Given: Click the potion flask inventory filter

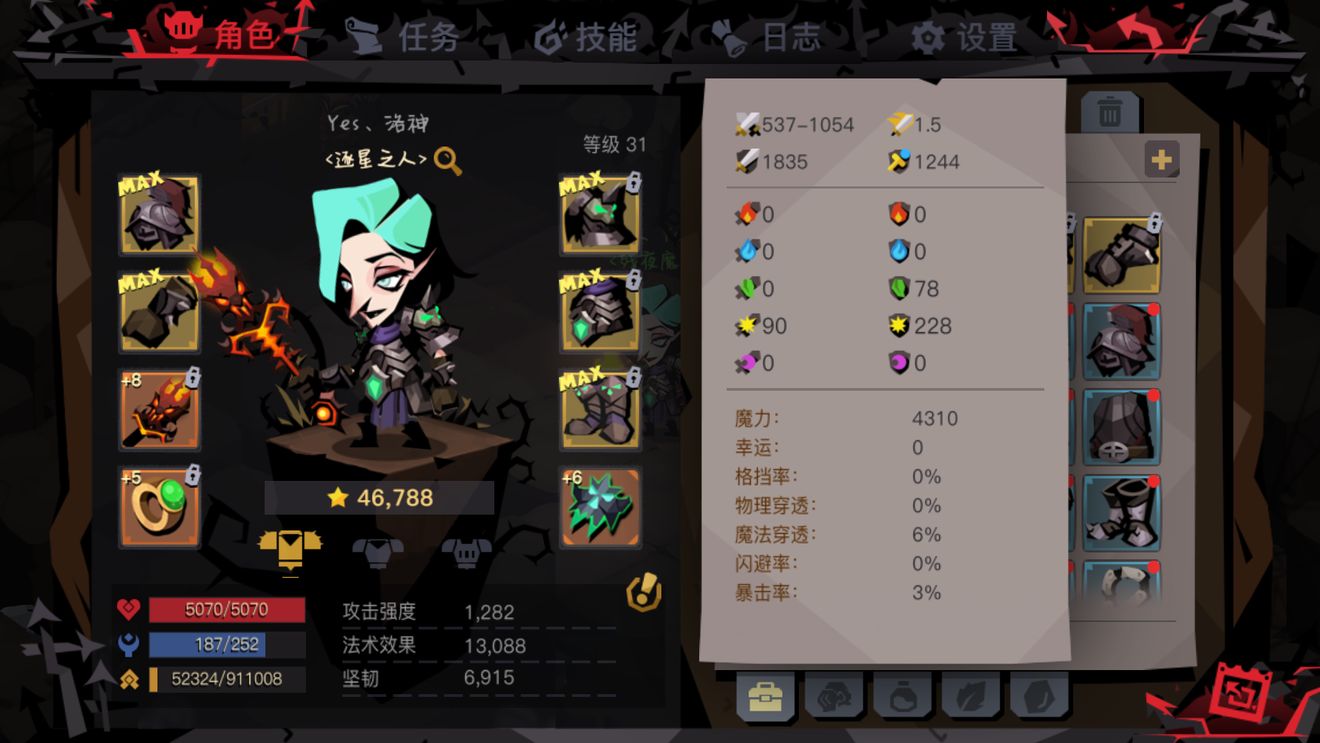Looking at the screenshot, I should pos(902,695).
